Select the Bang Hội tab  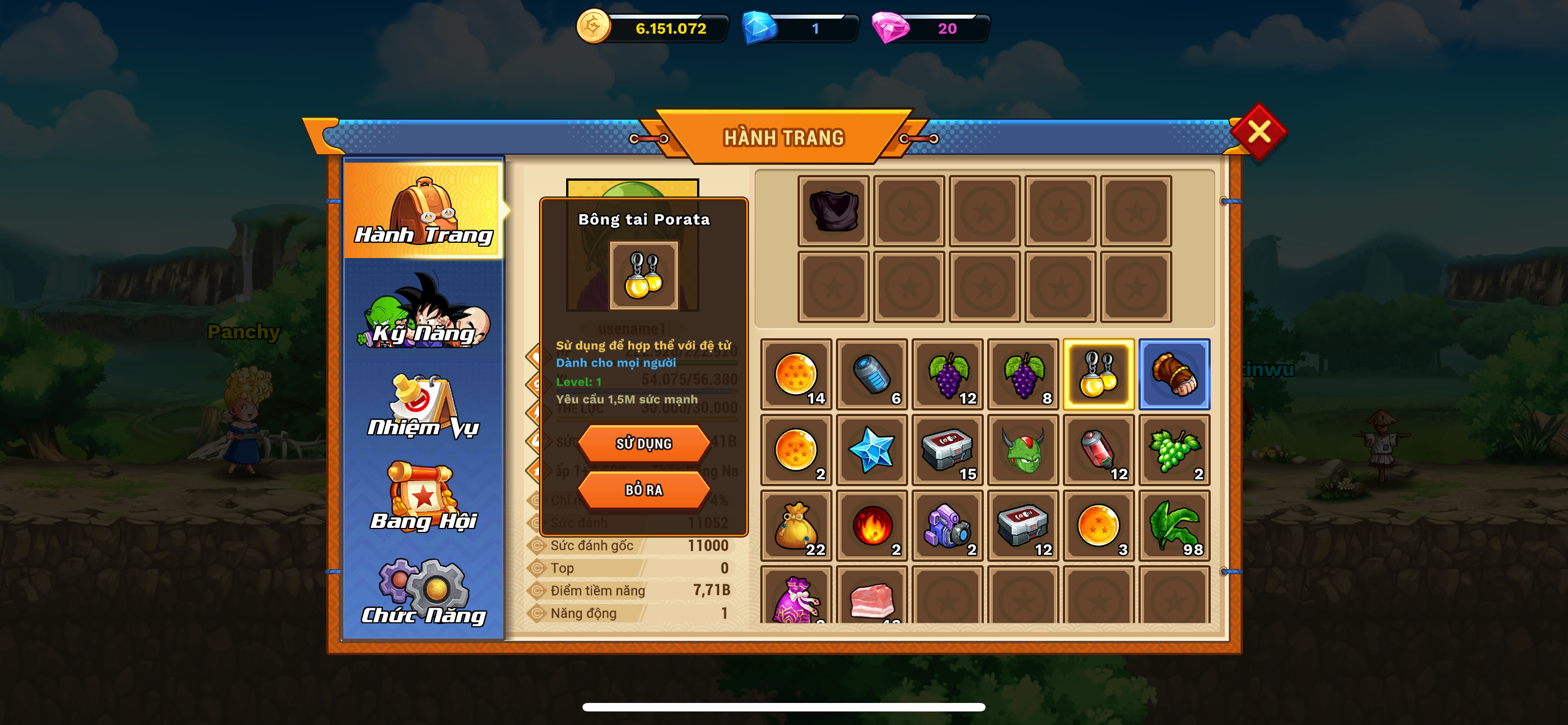[x=424, y=497]
